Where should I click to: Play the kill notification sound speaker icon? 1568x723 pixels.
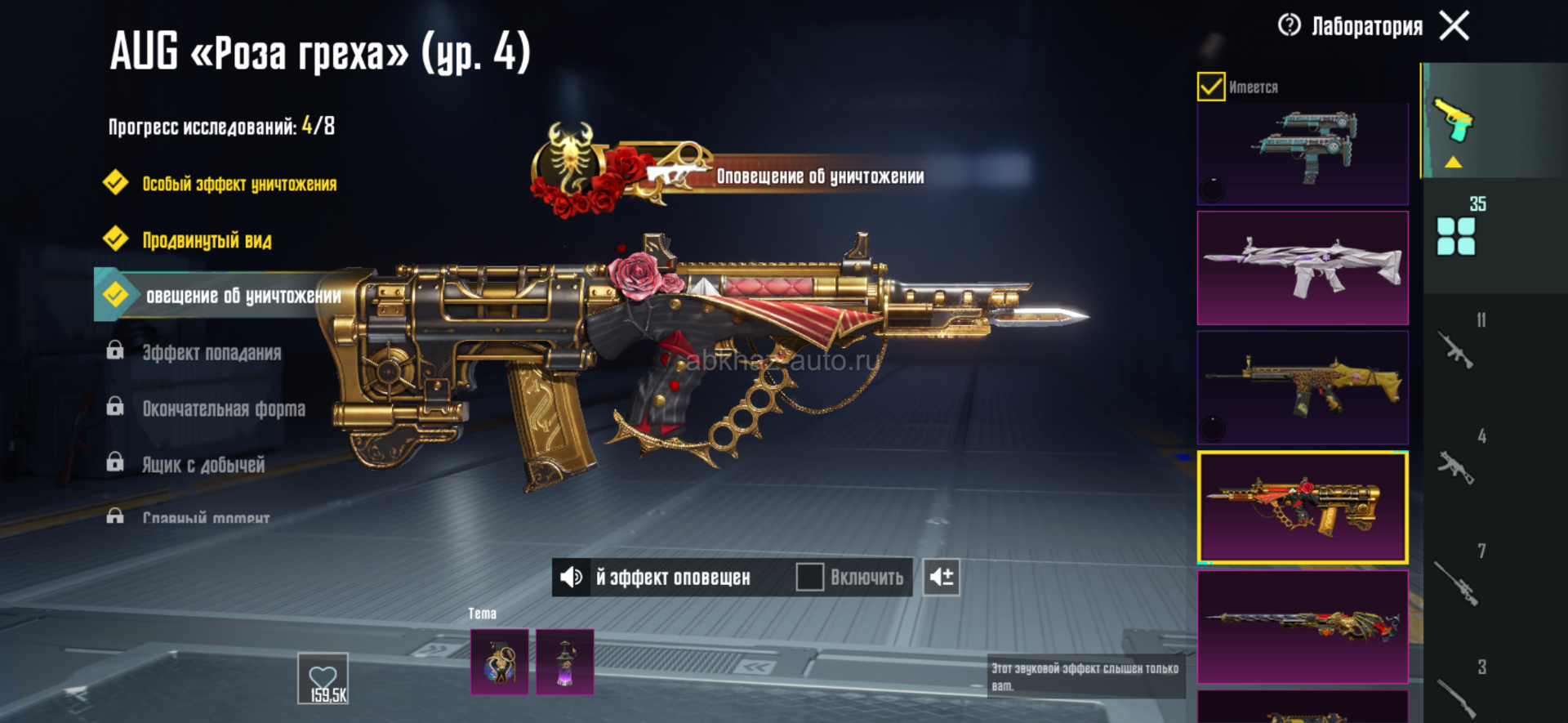pos(572,578)
